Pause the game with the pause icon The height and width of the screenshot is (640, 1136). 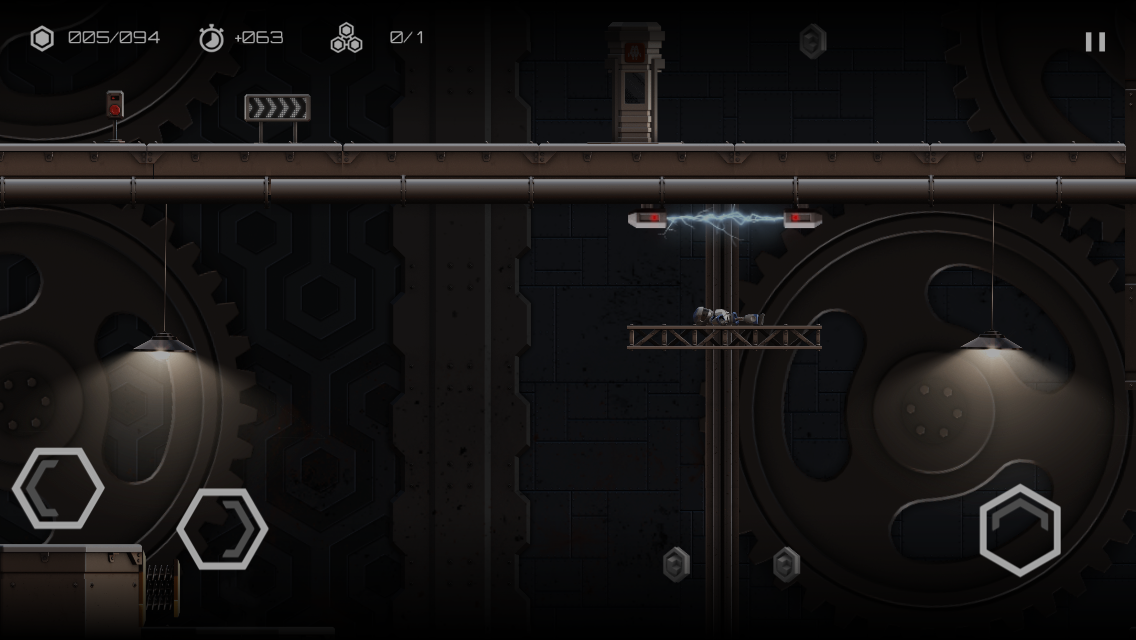pos(1095,41)
